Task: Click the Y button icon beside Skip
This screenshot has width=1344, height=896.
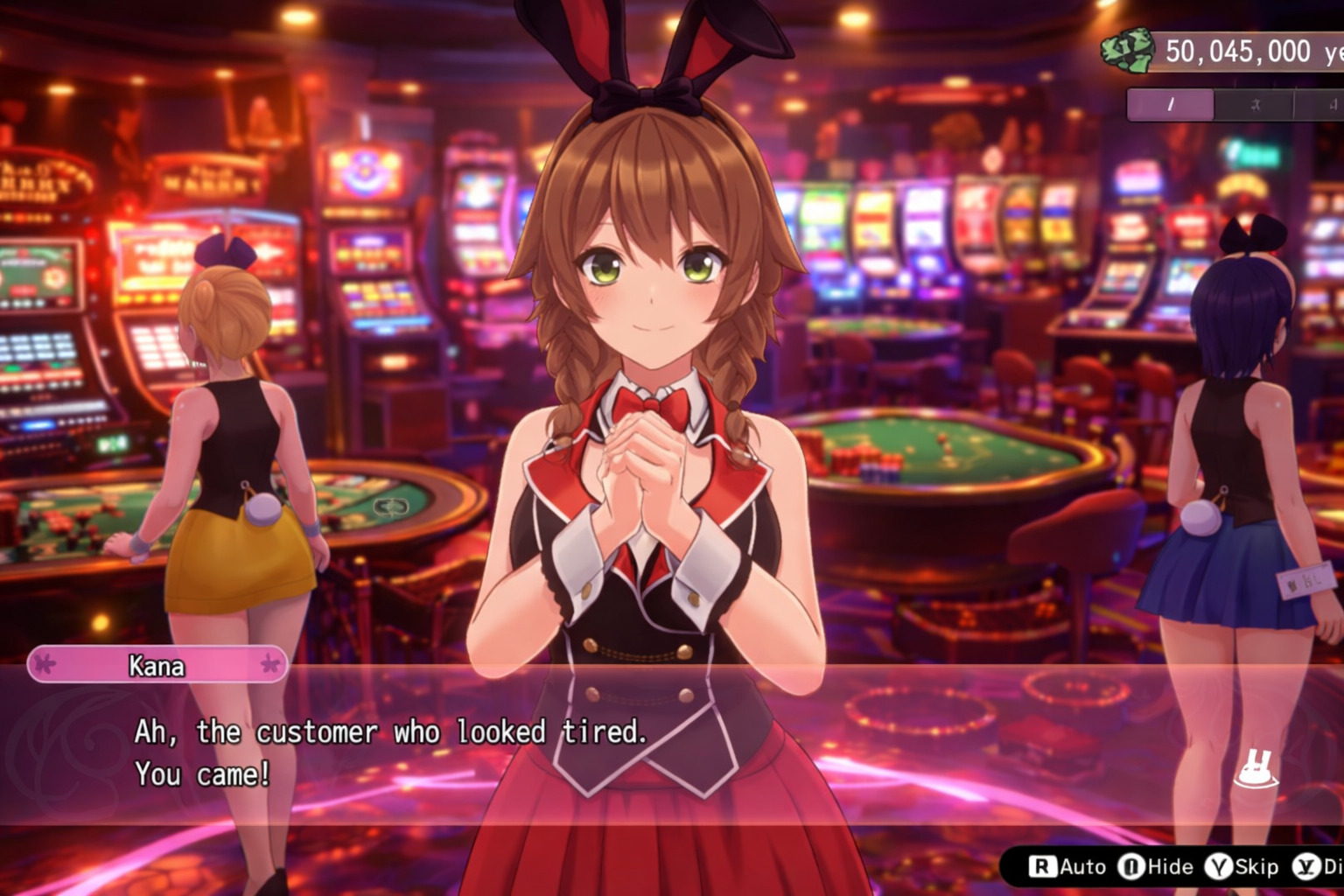Action: (1219, 865)
